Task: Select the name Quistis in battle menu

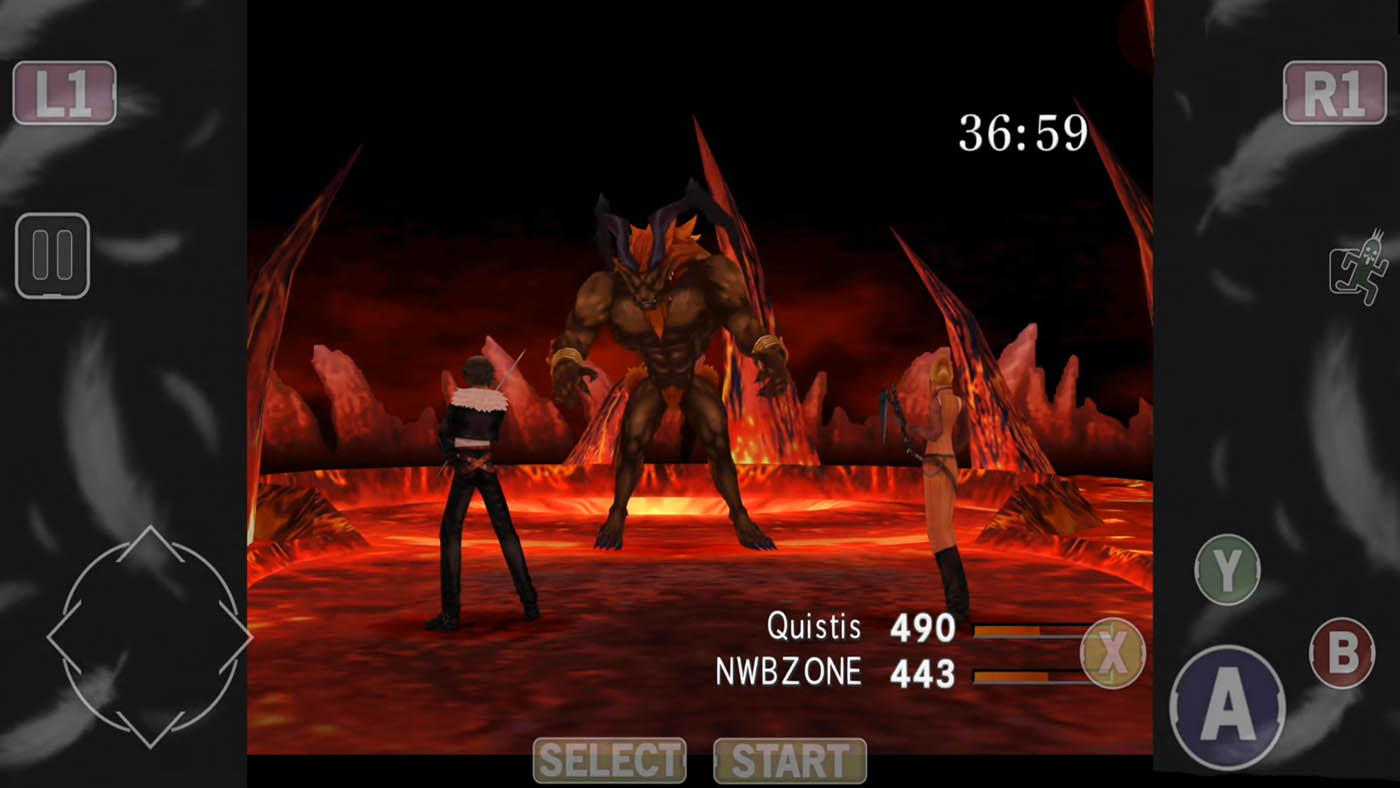Action: (815, 628)
